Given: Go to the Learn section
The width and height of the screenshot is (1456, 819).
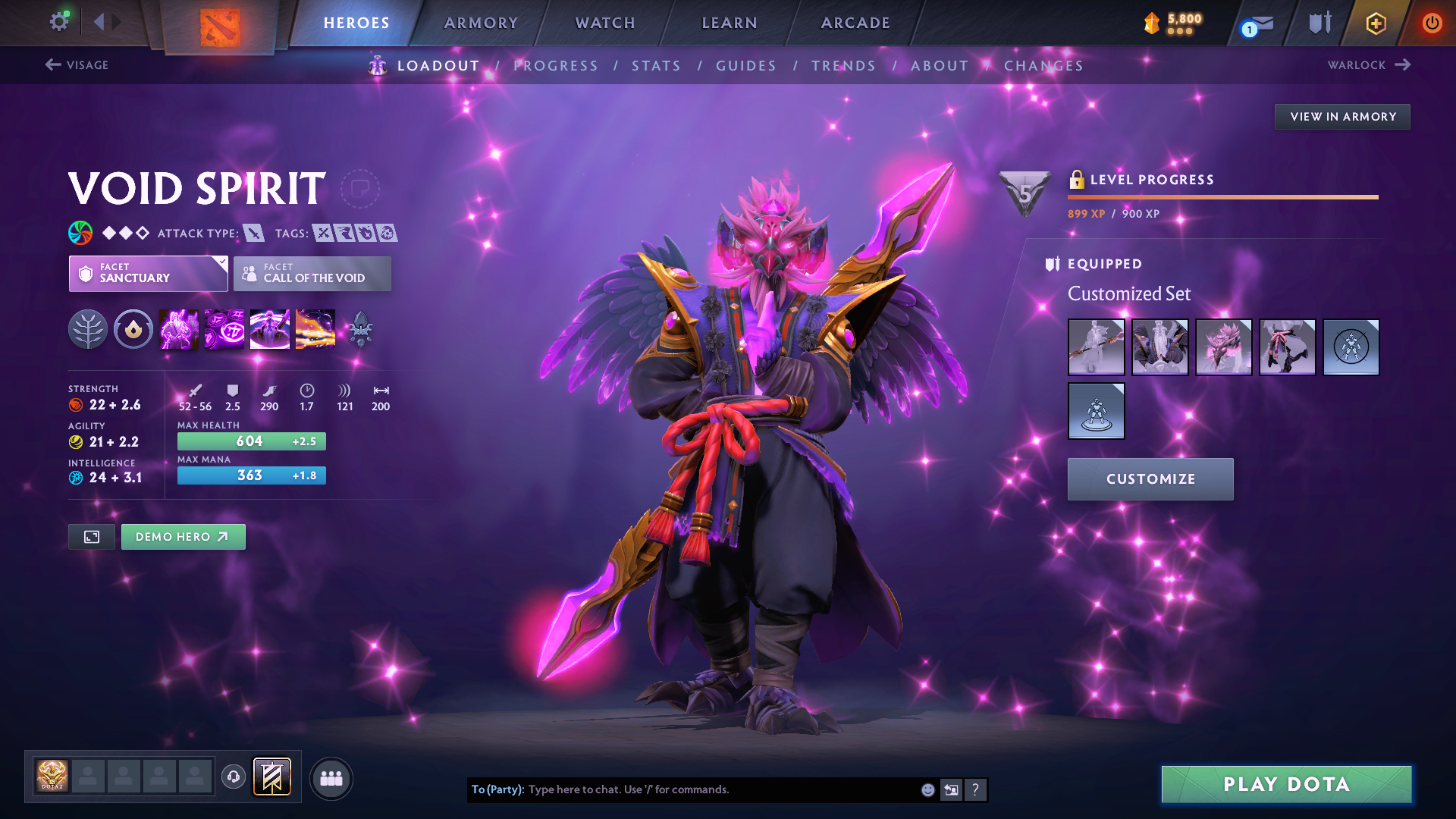Looking at the screenshot, I should 730,23.
